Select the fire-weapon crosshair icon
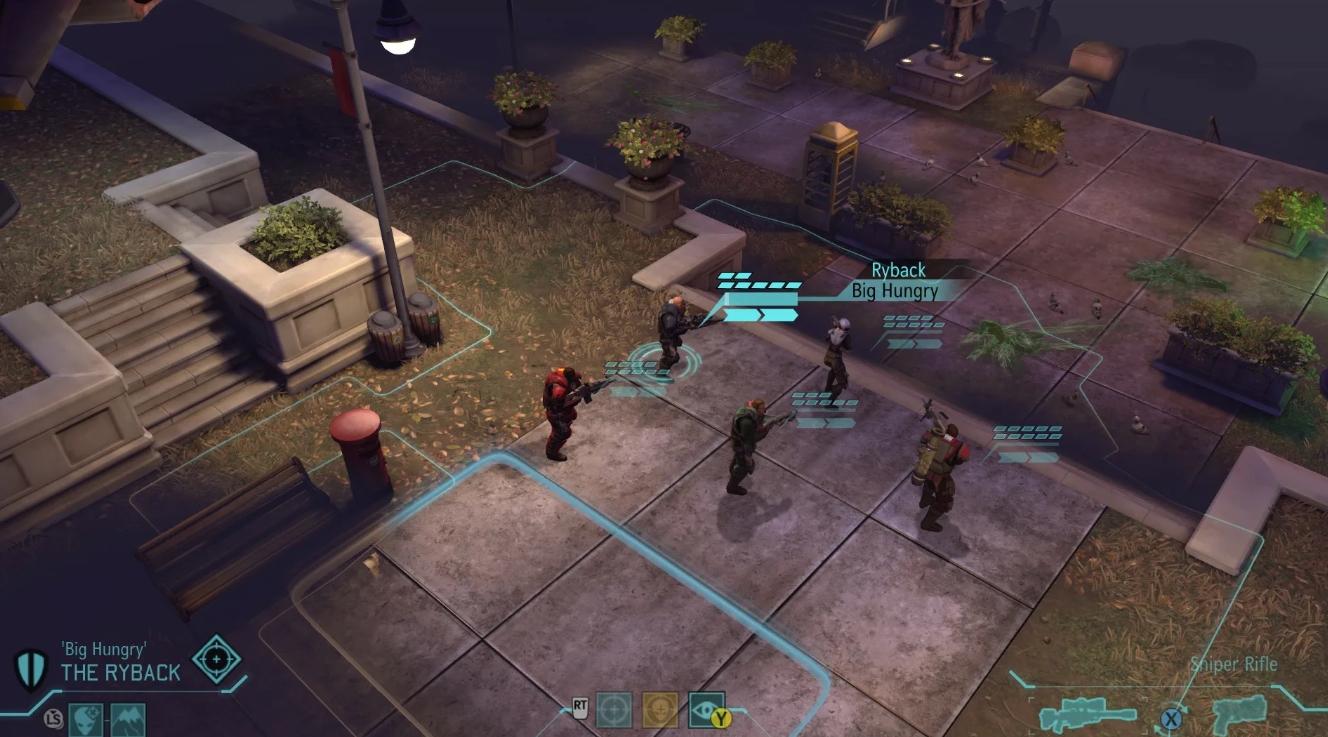1328x737 pixels. (x=614, y=710)
